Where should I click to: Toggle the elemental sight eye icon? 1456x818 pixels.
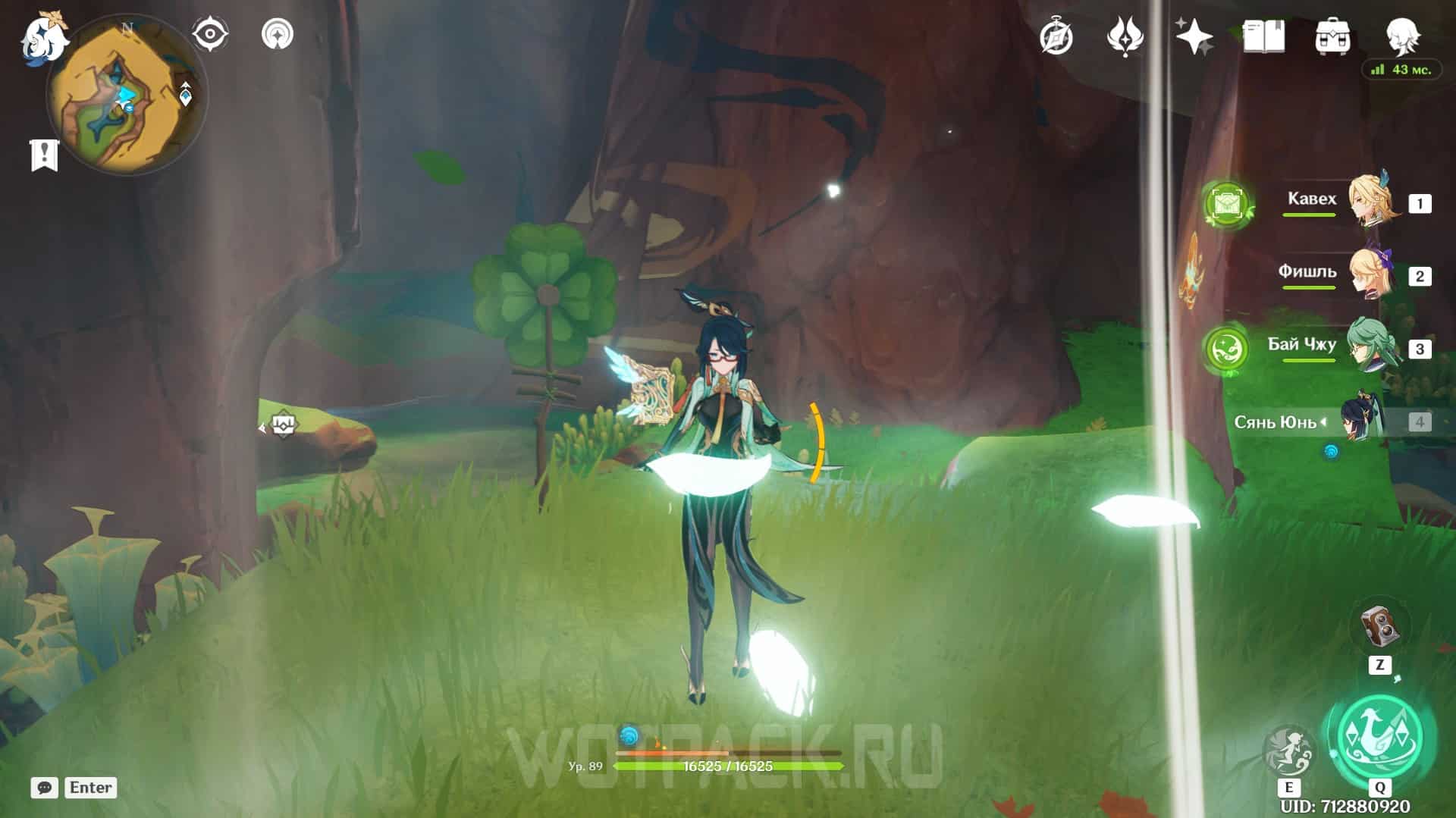[209, 34]
